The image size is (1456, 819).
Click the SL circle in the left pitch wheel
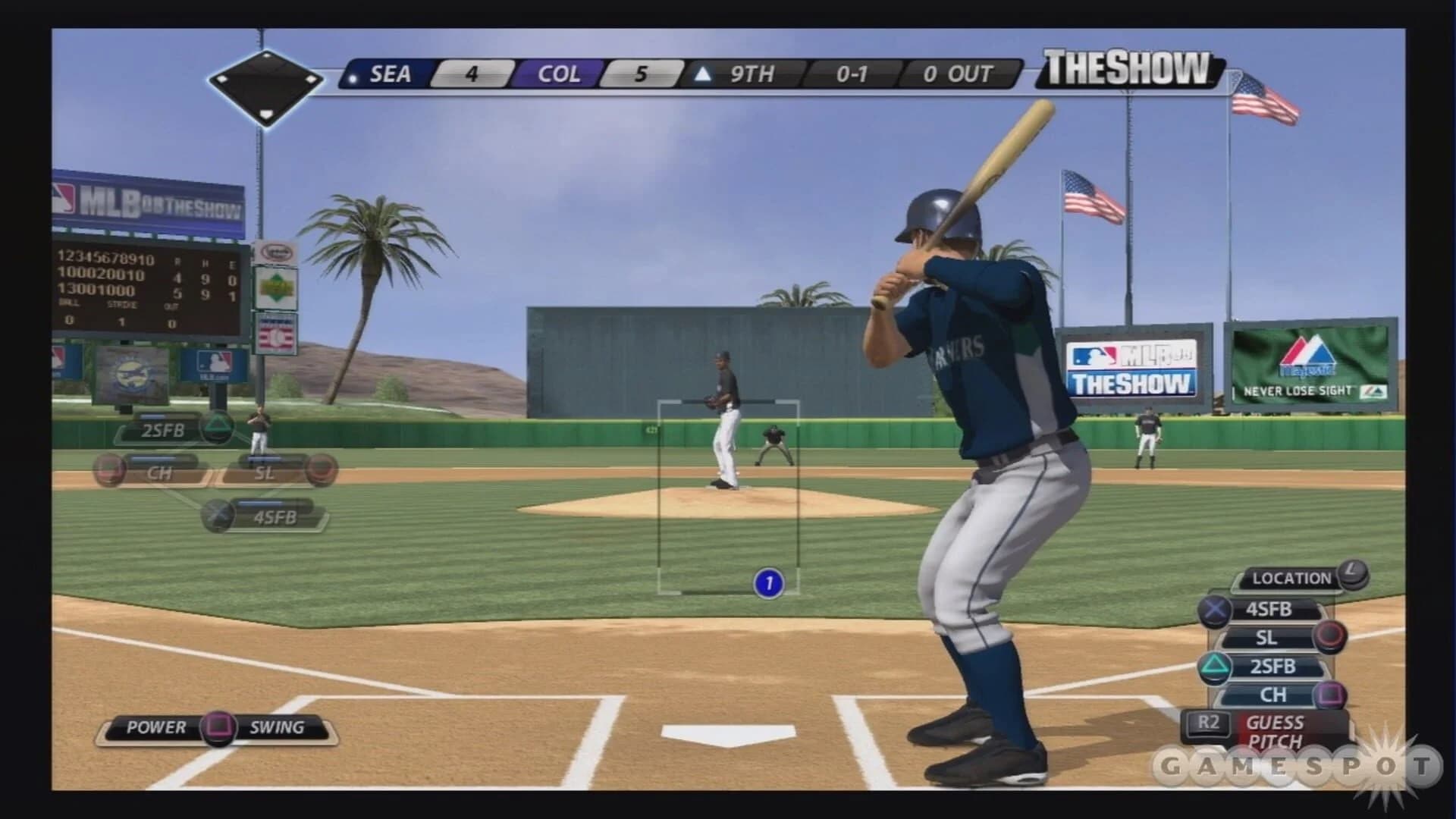point(325,469)
